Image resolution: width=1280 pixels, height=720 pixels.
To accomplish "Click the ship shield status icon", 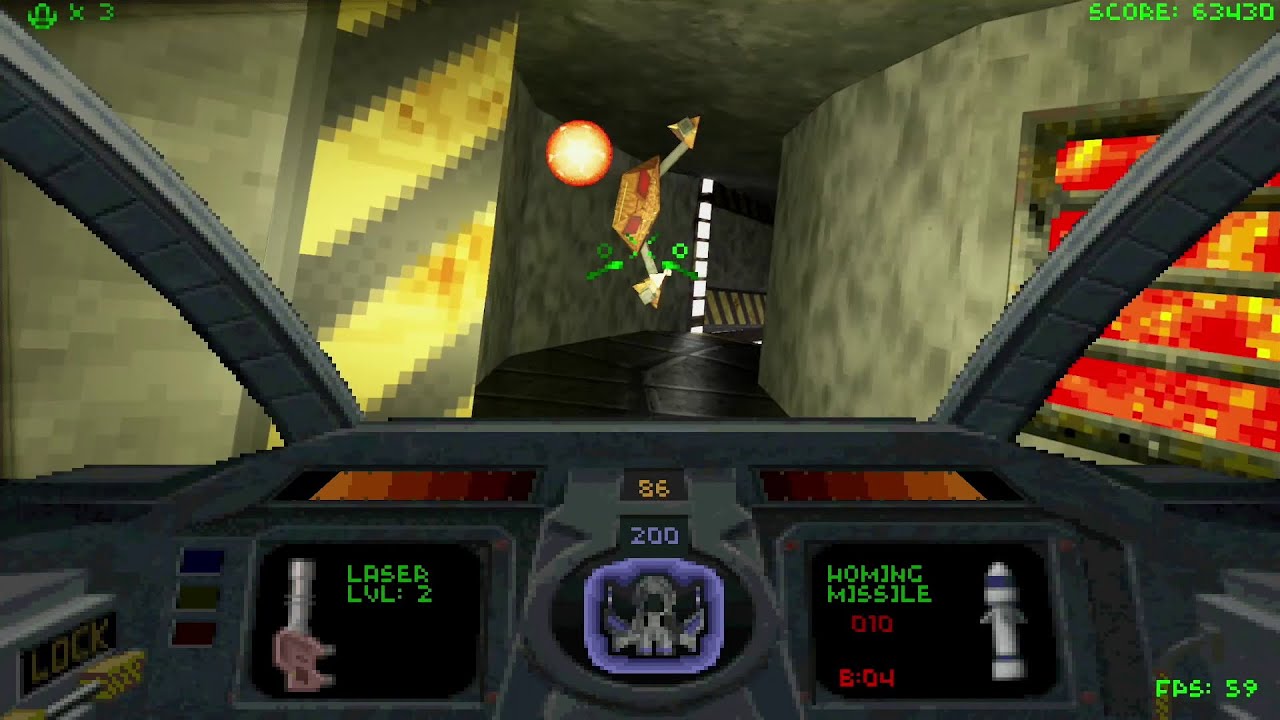I will (x=654, y=614).
